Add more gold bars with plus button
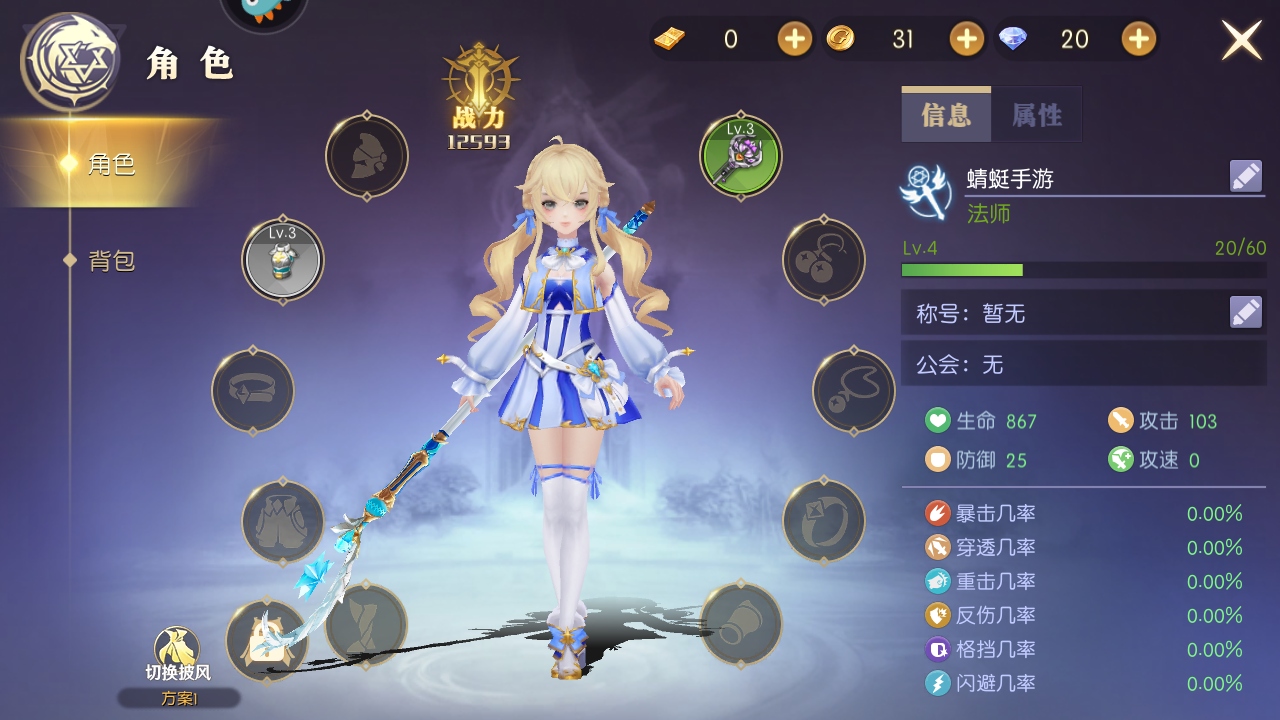 click(795, 40)
